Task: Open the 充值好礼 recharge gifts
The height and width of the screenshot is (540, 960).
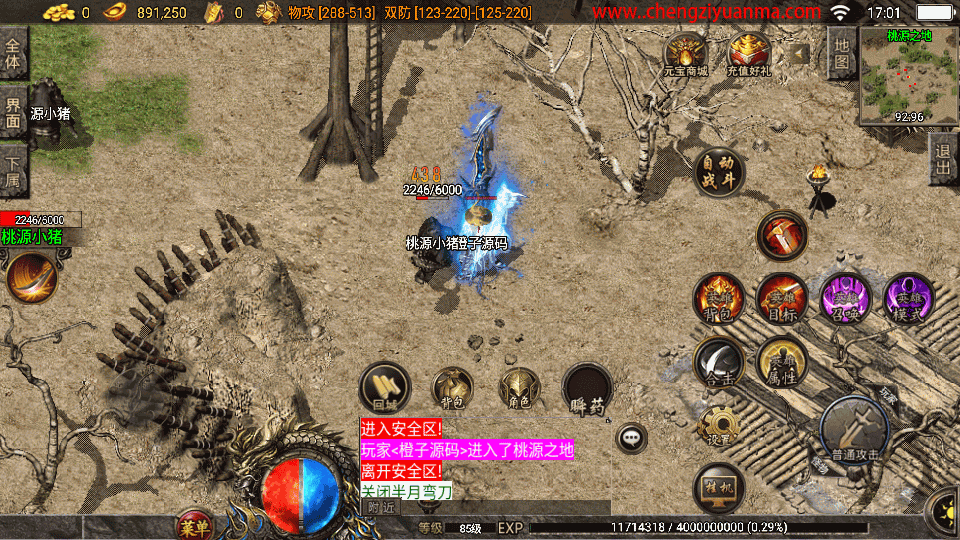Action: [748, 54]
